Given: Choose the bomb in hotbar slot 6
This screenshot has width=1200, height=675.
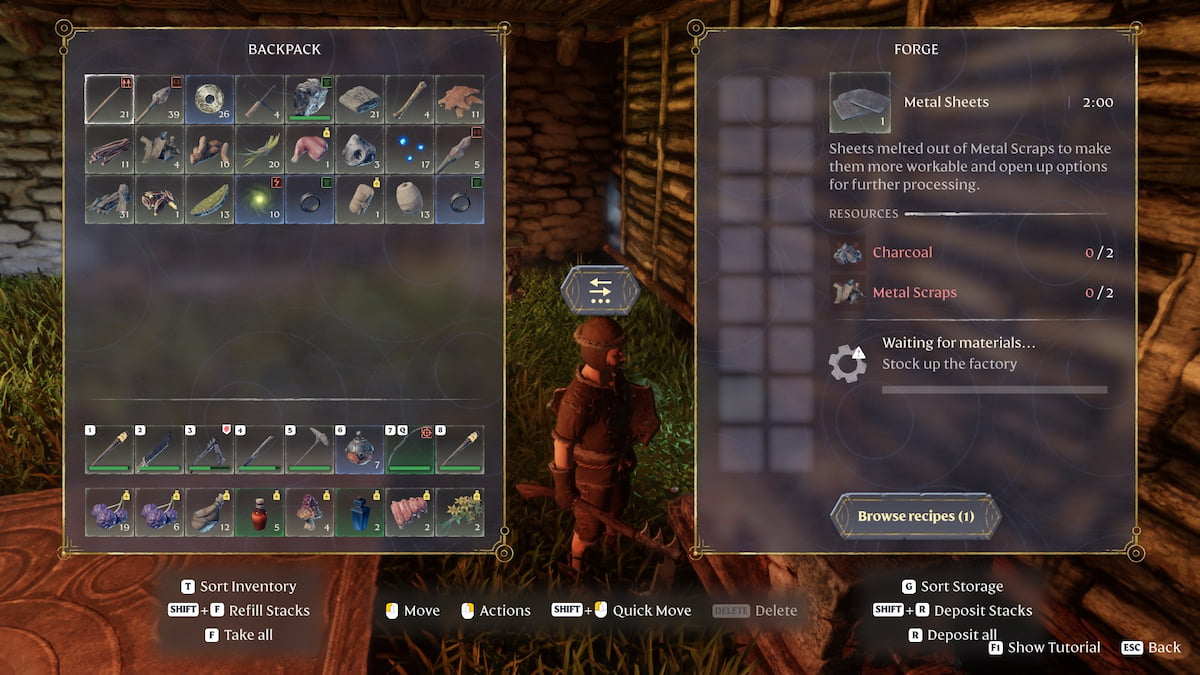Looking at the screenshot, I should [x=360, y=449].
